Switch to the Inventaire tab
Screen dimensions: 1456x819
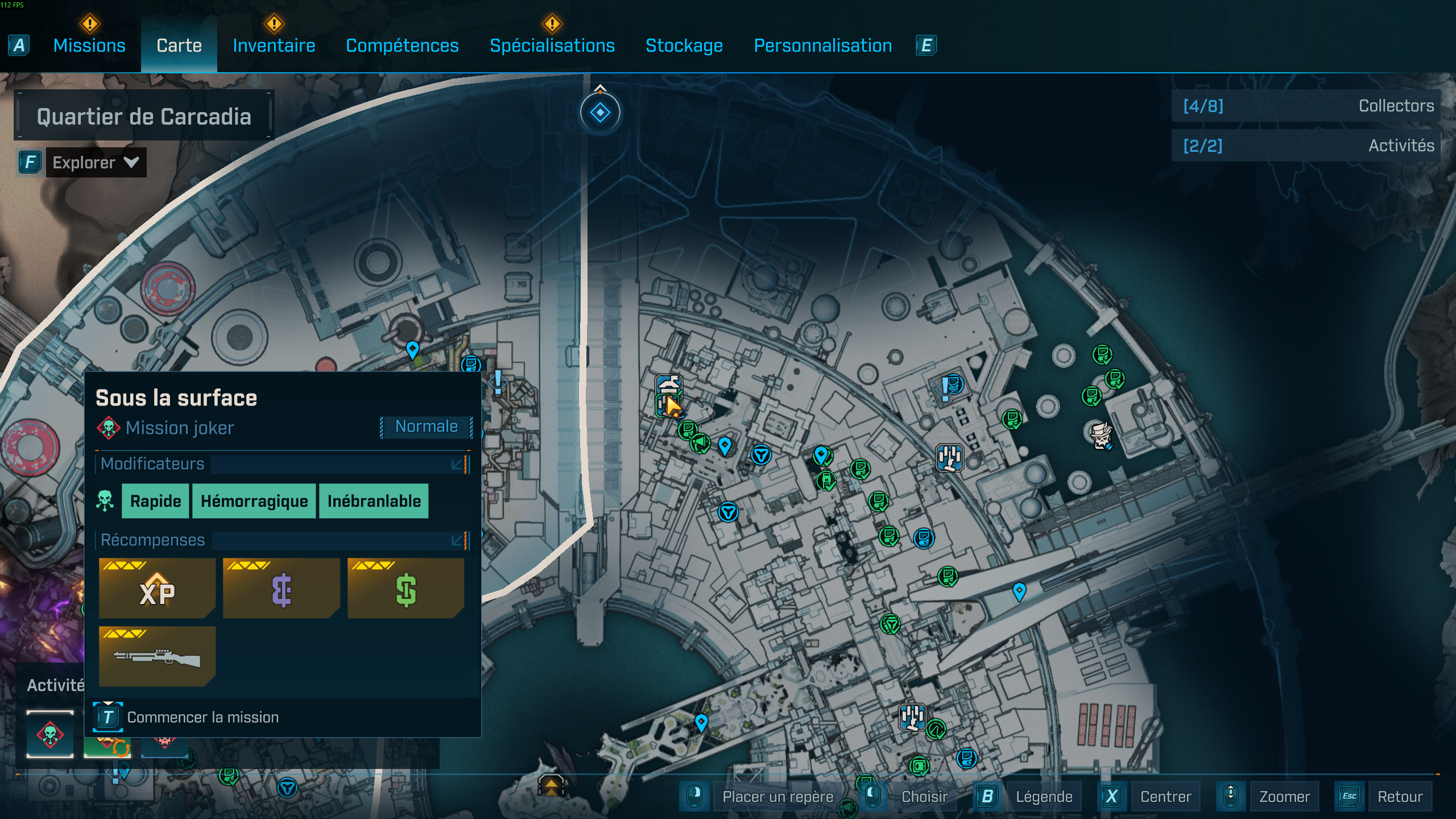tap(274, 45)
